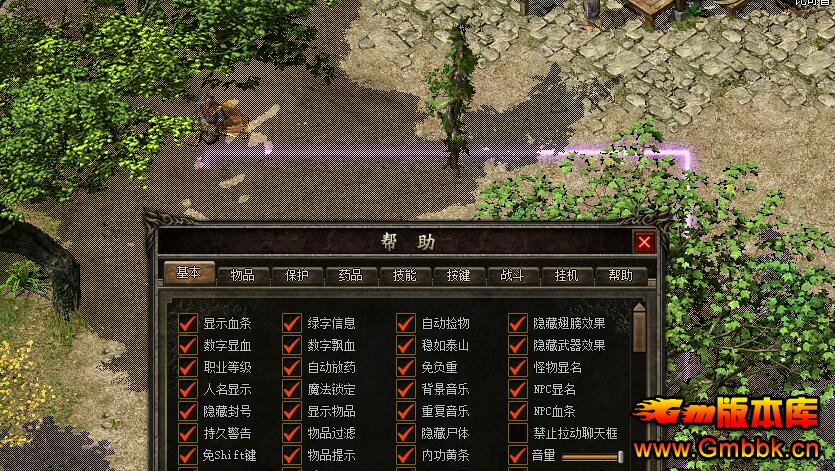The image size is (835, 471).
Task: Open the 帮助 tab
Action: tap(621, 275)
